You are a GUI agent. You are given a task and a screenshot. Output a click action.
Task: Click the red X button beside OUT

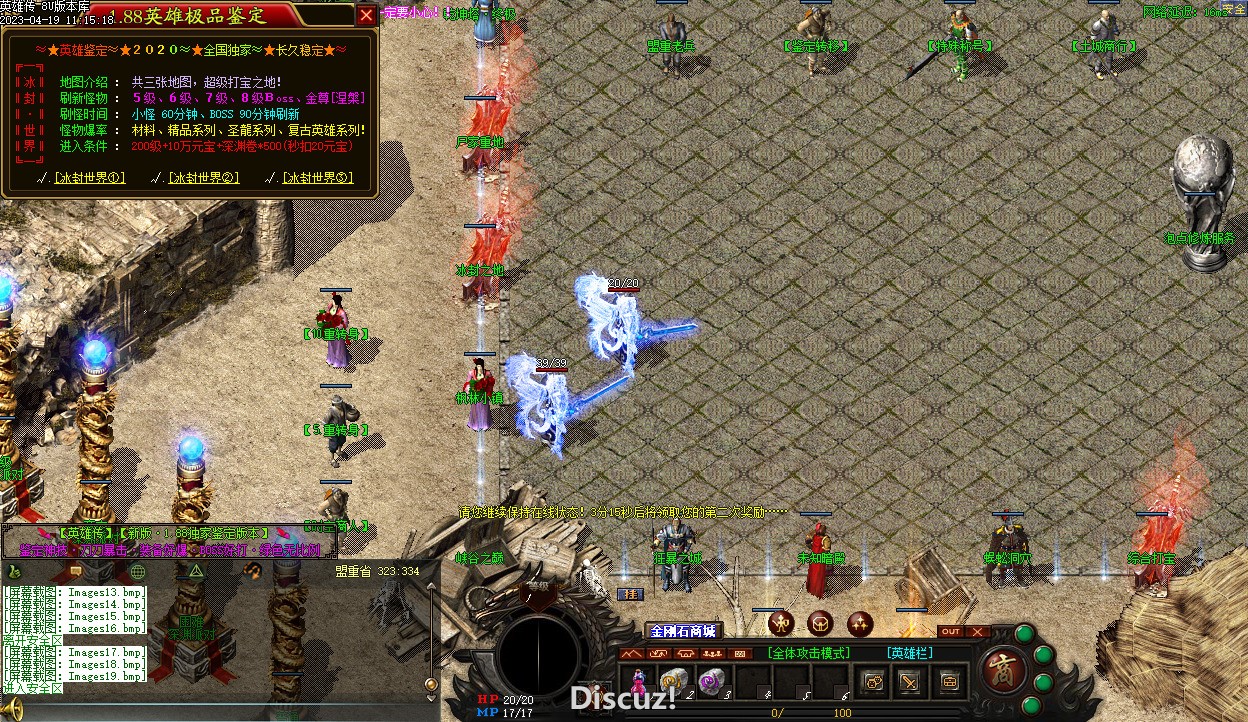pyautogui.click(x=977, y=631)
